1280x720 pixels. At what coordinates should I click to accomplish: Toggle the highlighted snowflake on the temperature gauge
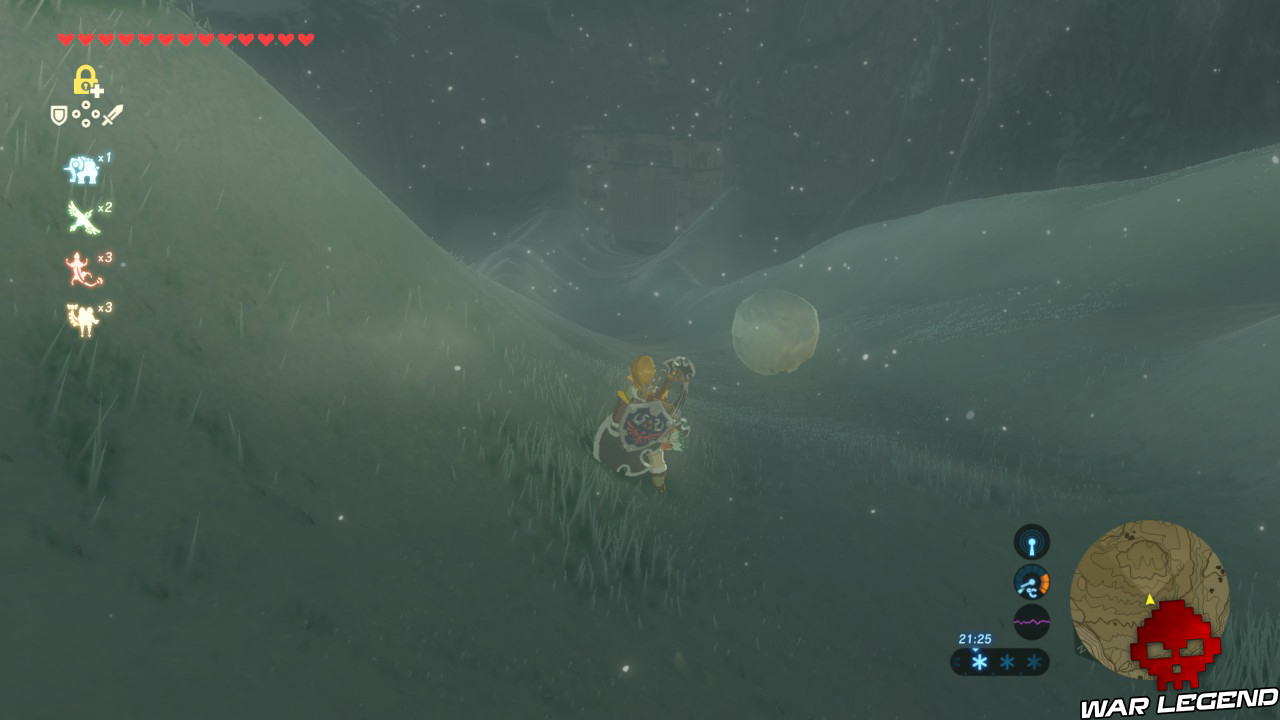click(979, 662)
